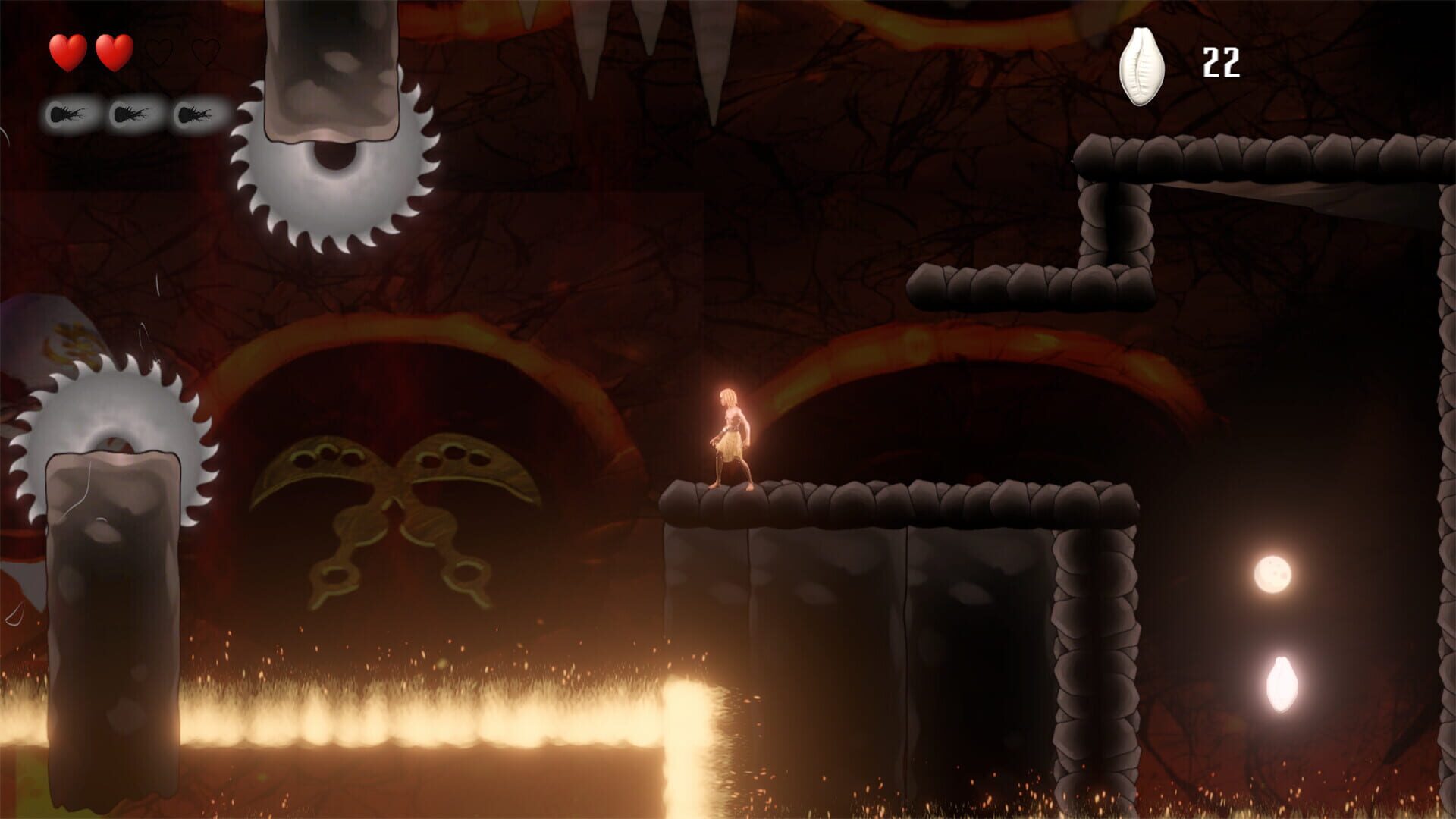Toggle the last empty heart outline
The image size is (1456, 819).
coord(206,52)
